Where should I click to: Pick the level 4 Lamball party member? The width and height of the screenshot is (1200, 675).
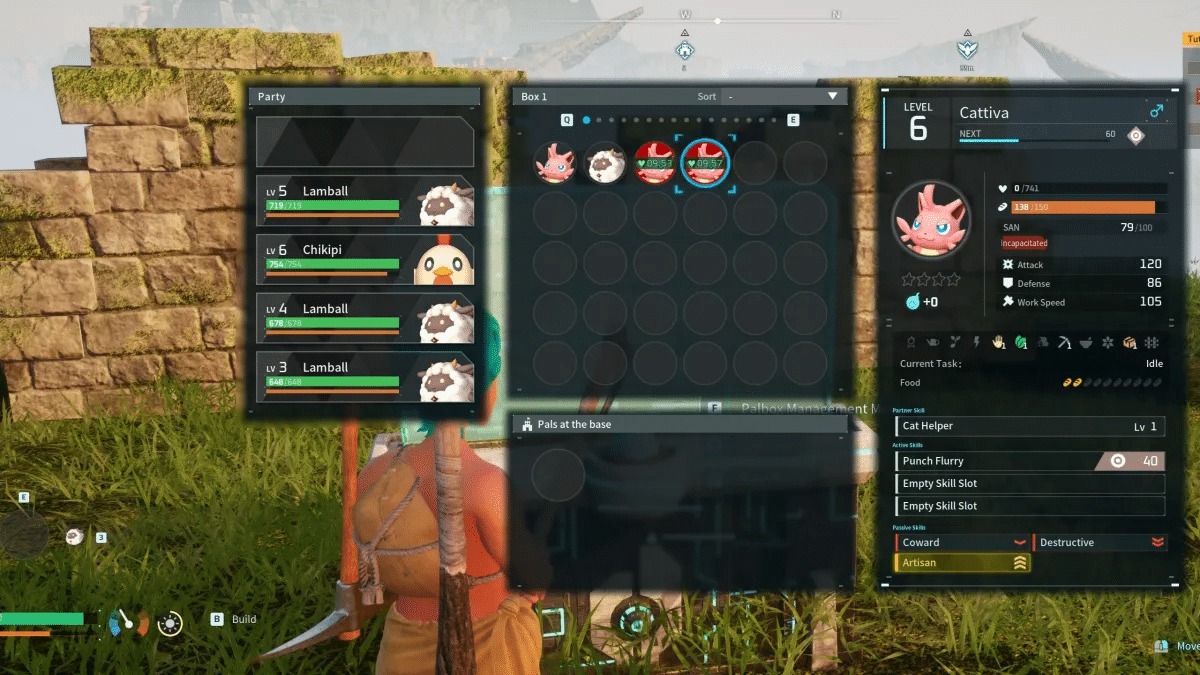(365, 318)
